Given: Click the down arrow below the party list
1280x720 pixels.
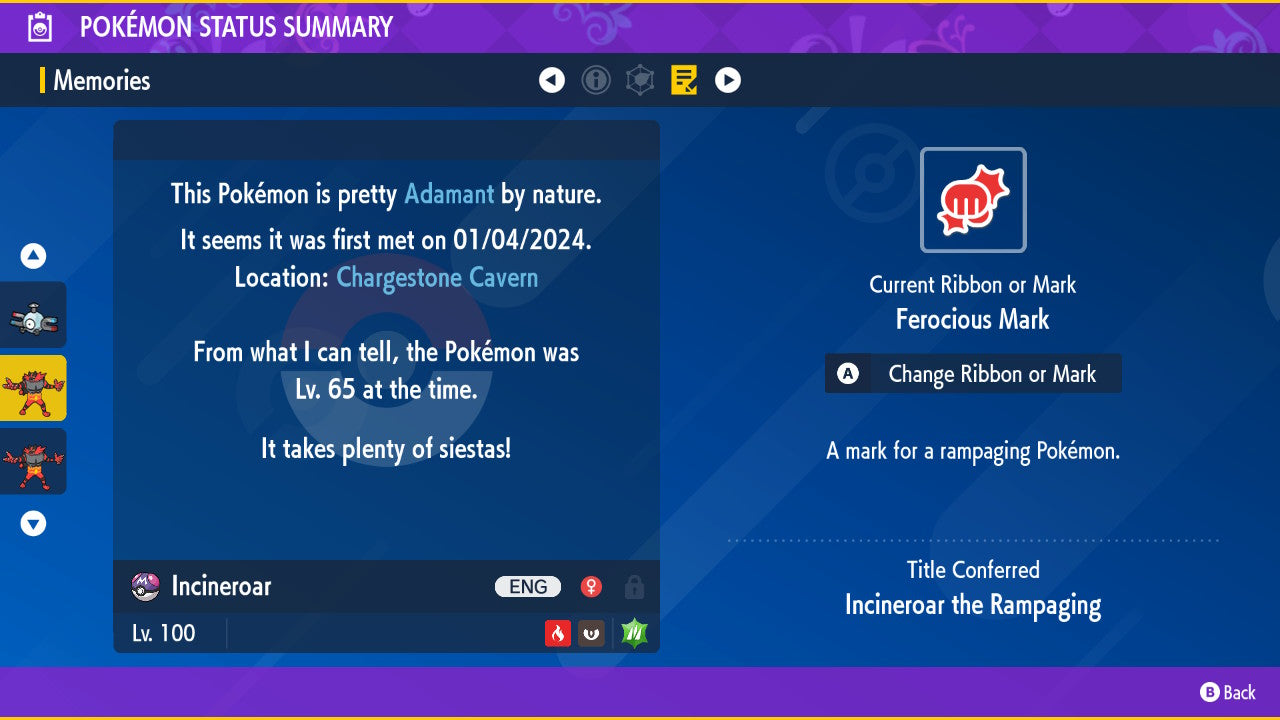Looking at the screenshot, I should 33,523.
